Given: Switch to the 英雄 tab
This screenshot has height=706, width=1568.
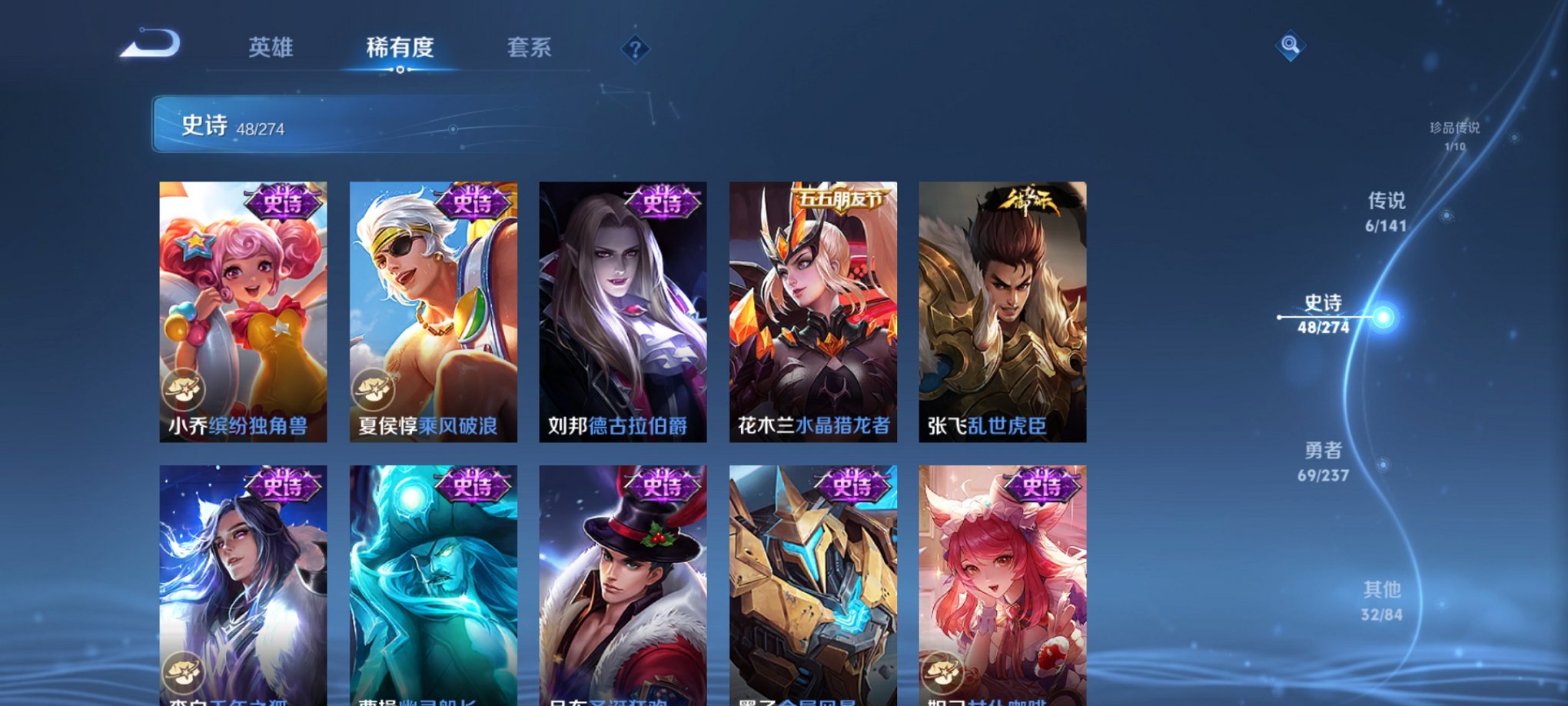Looking at the screenshot, I should (271, 48).
